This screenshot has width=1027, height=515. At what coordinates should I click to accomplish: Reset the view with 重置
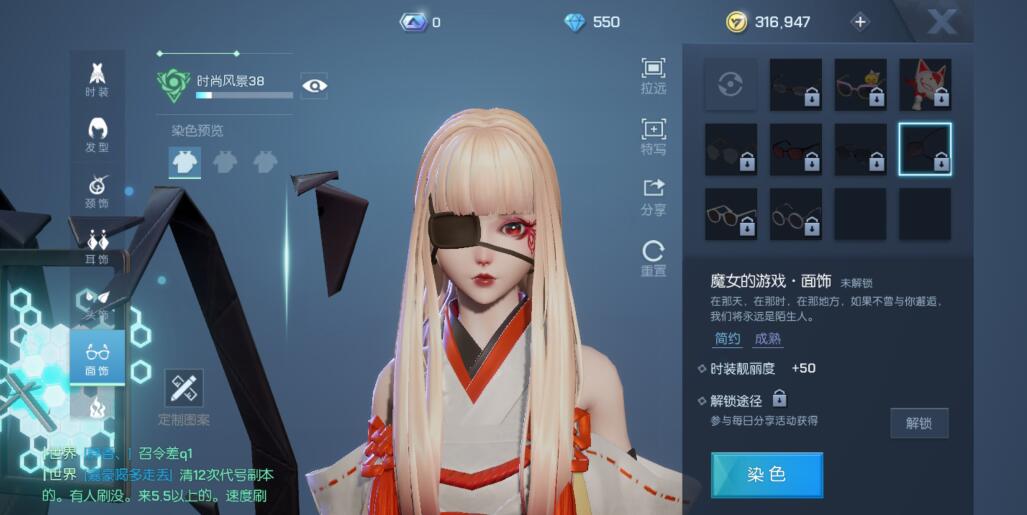click(653, 258)
